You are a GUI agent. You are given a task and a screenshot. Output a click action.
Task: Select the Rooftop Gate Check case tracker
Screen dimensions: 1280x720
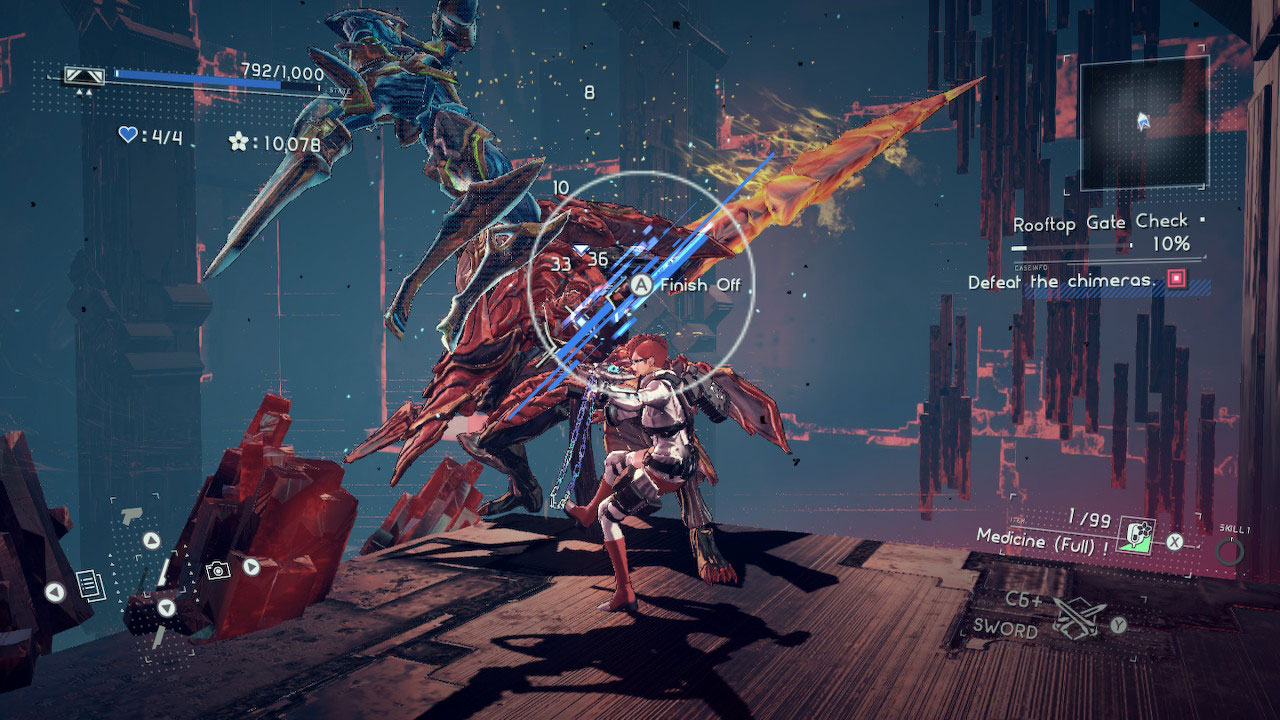1101,223
